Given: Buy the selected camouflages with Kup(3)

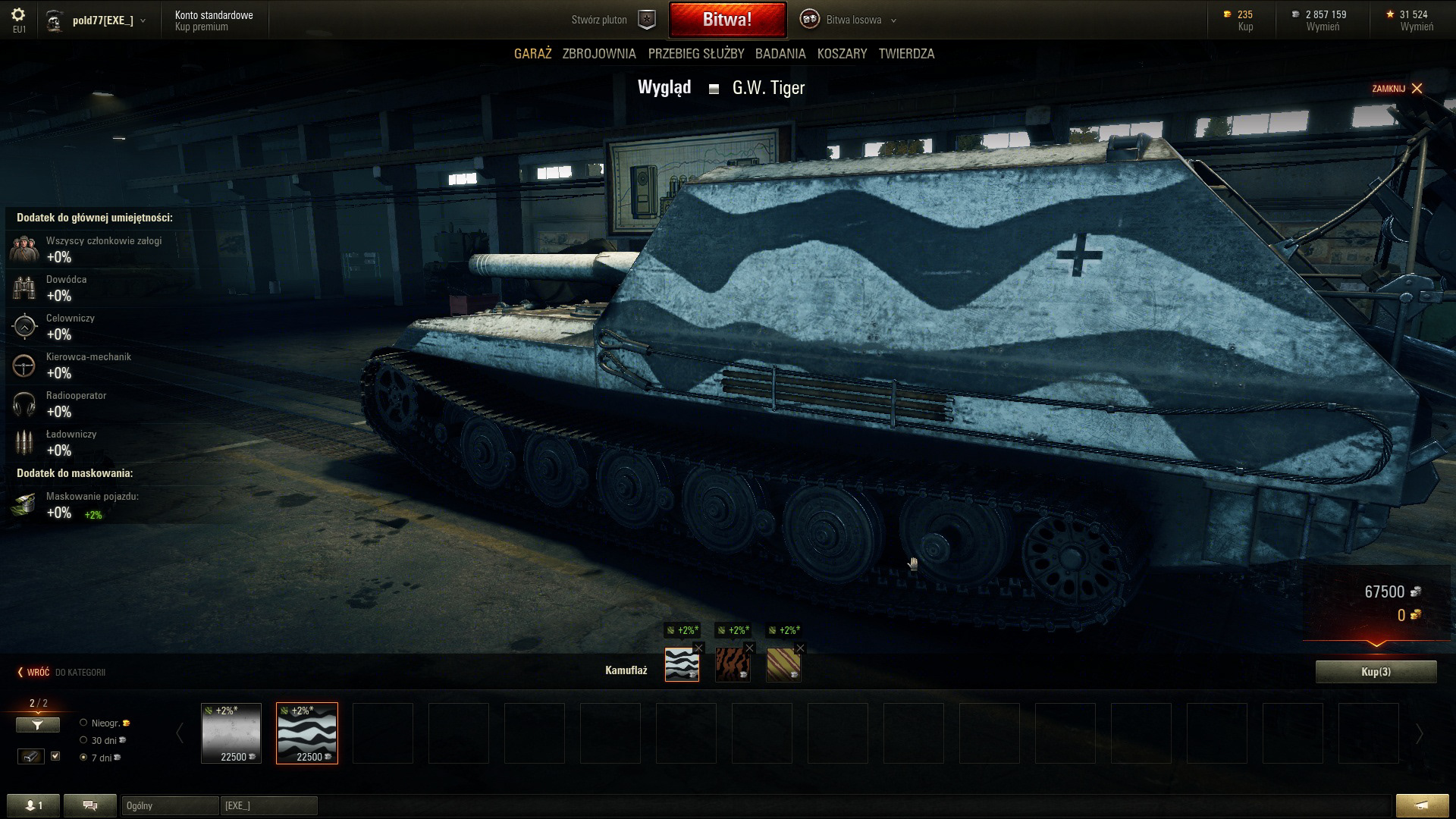Looking at the screenshot, I should click(1376, 672).
